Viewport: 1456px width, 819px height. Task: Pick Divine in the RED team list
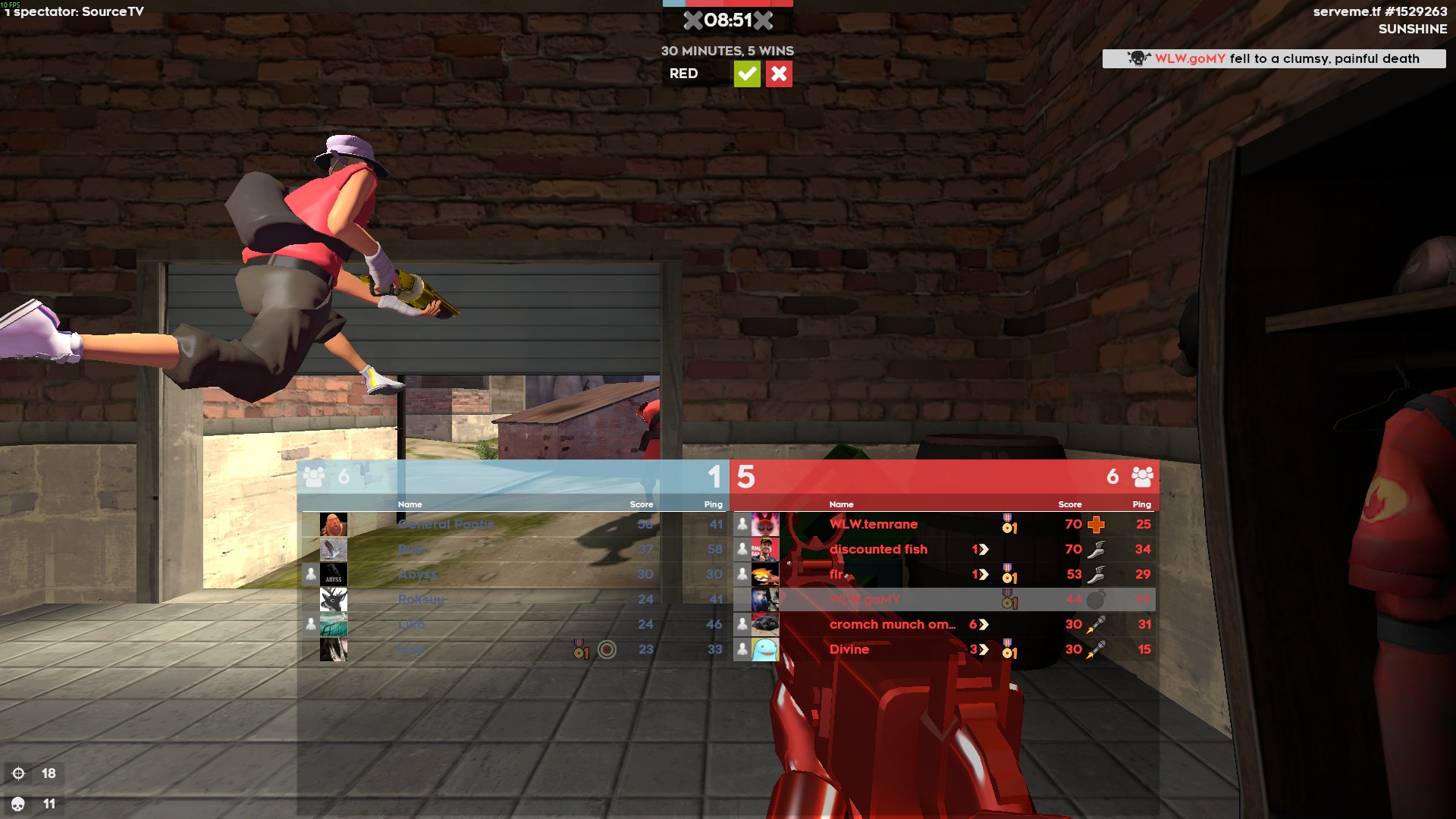point(849,649)
